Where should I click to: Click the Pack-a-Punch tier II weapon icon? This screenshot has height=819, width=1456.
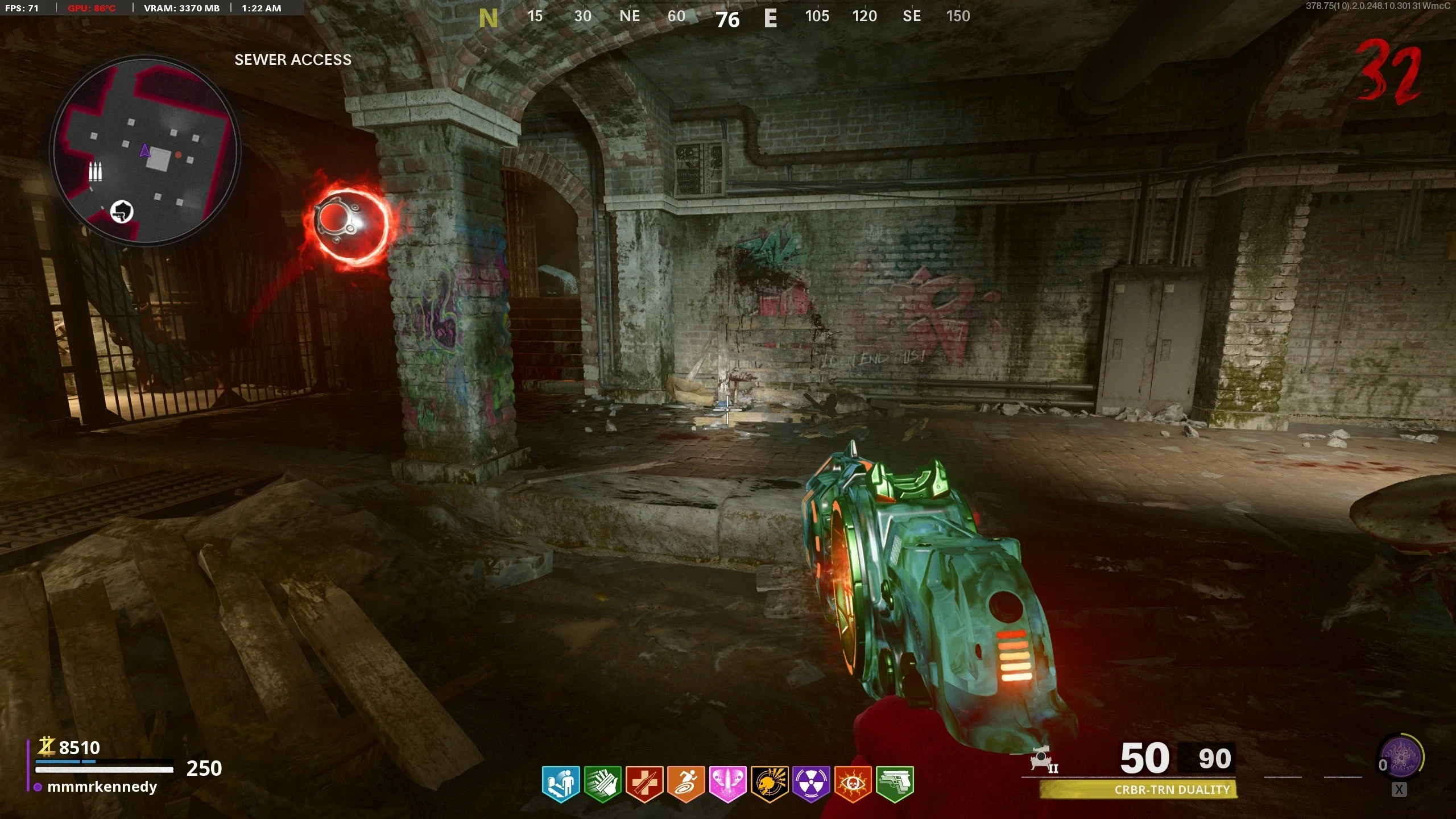click(1044, 759)
